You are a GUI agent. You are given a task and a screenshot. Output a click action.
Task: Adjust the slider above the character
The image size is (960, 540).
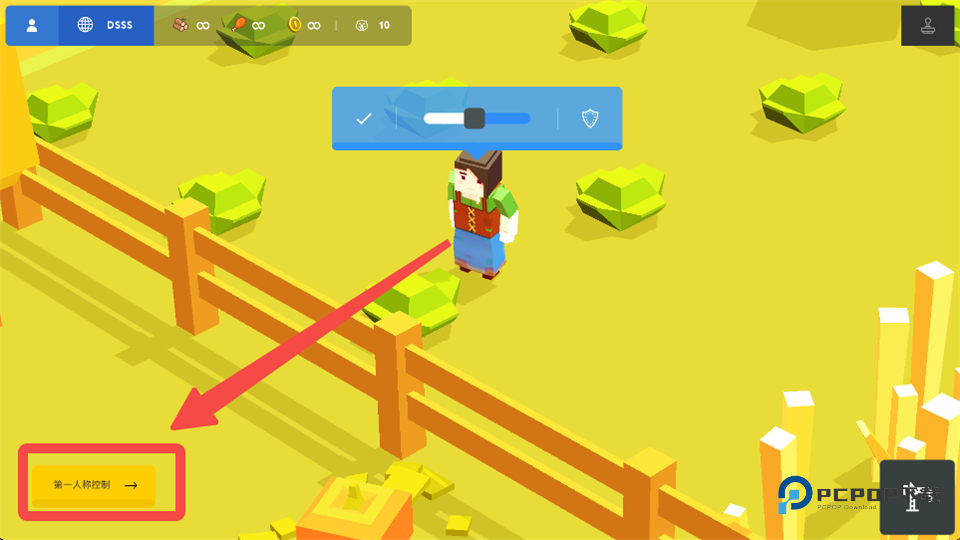click(x=475, y=119)
